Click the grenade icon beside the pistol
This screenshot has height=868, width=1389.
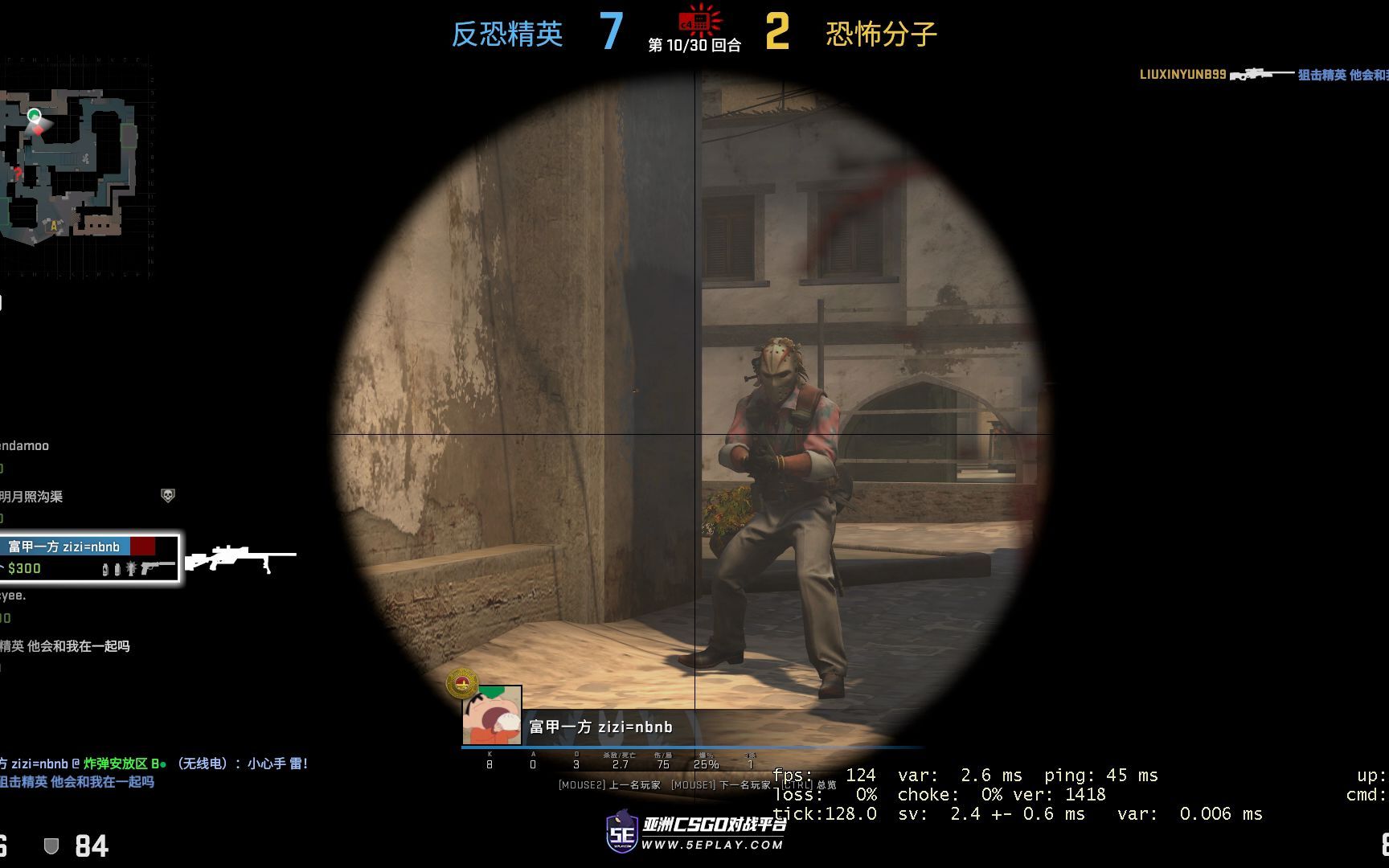click(132, 570)
